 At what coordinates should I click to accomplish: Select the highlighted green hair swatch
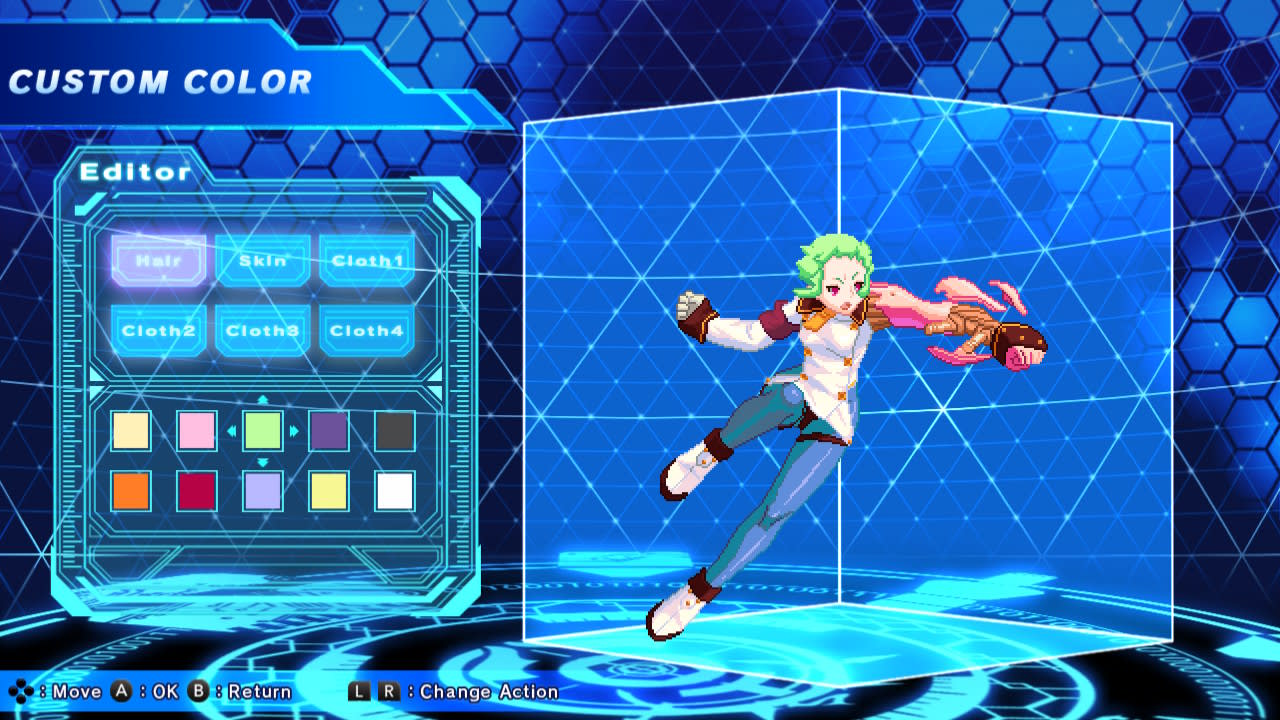(263, 430)
